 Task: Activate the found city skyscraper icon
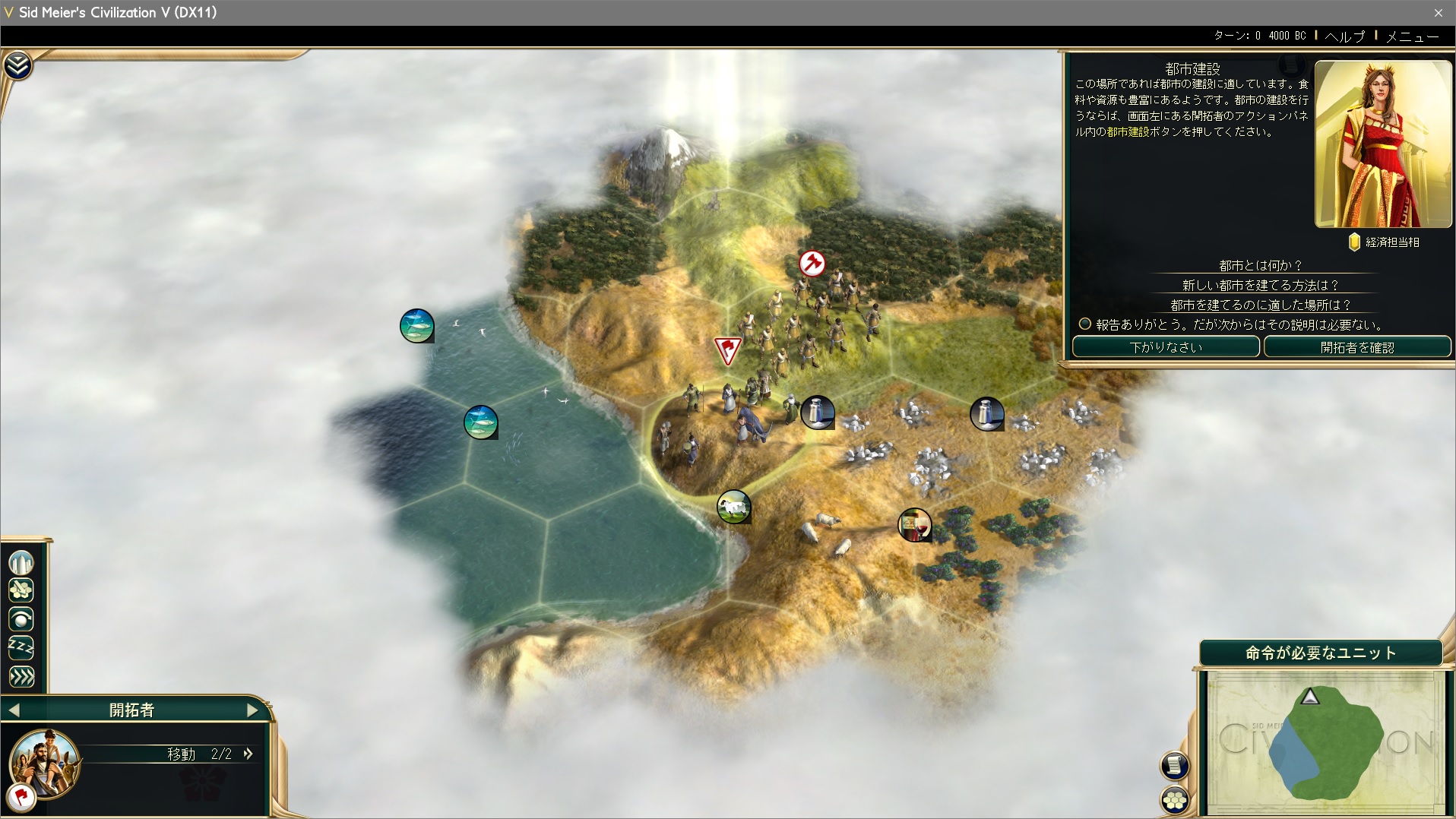tap(21, 563)
